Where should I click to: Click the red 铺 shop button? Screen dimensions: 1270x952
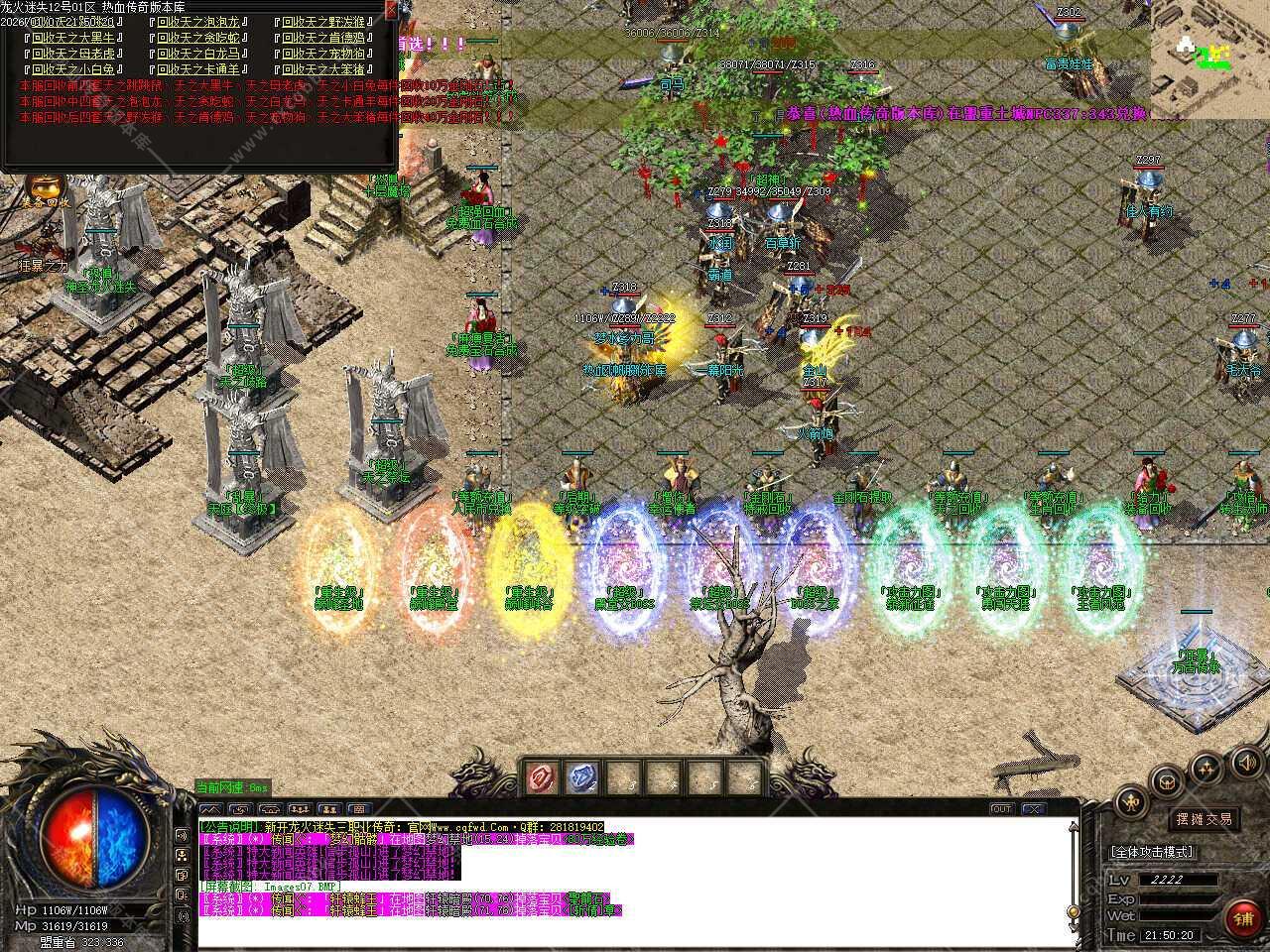click(x=1242, y=918)
